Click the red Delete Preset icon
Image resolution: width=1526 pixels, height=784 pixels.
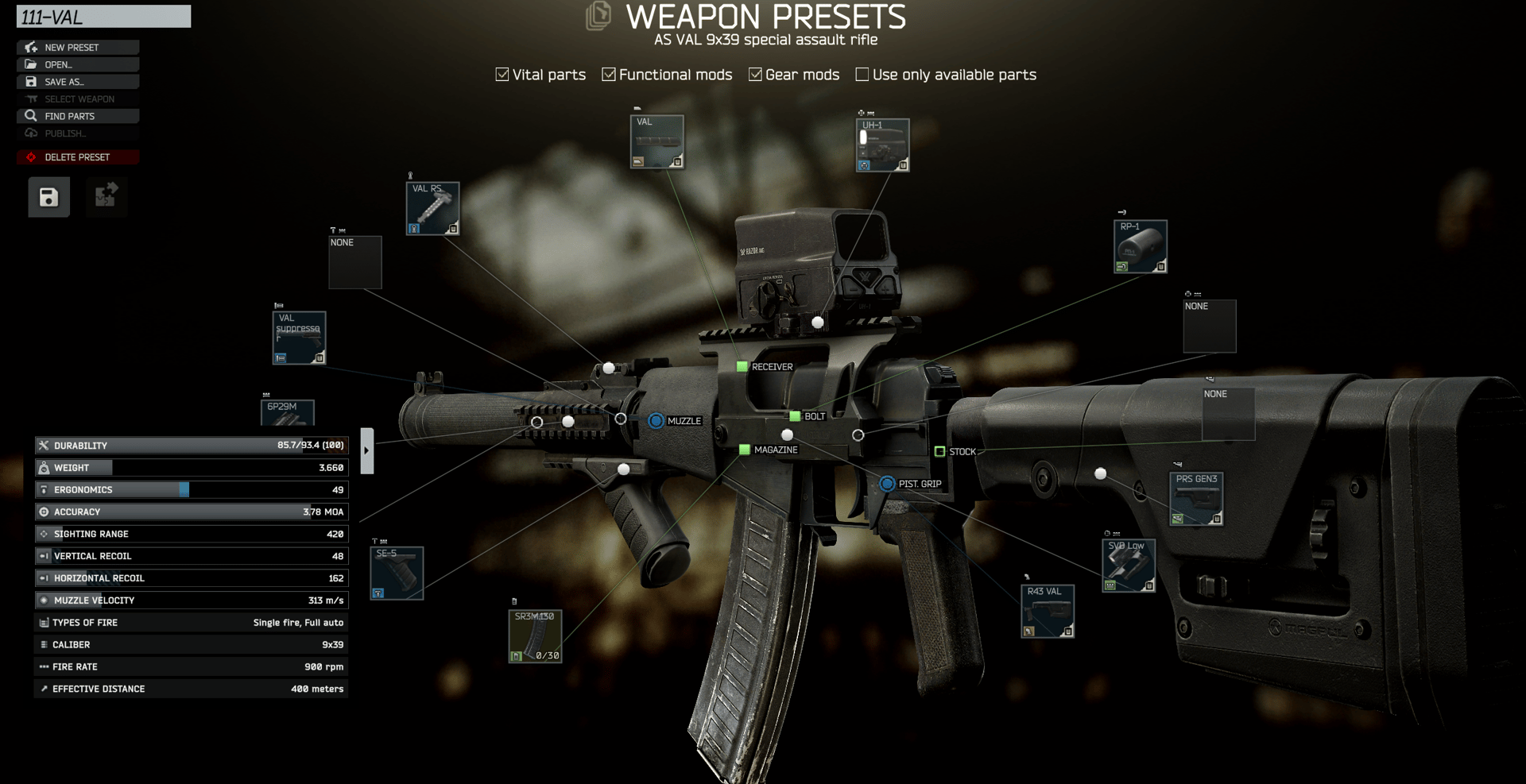31,156
